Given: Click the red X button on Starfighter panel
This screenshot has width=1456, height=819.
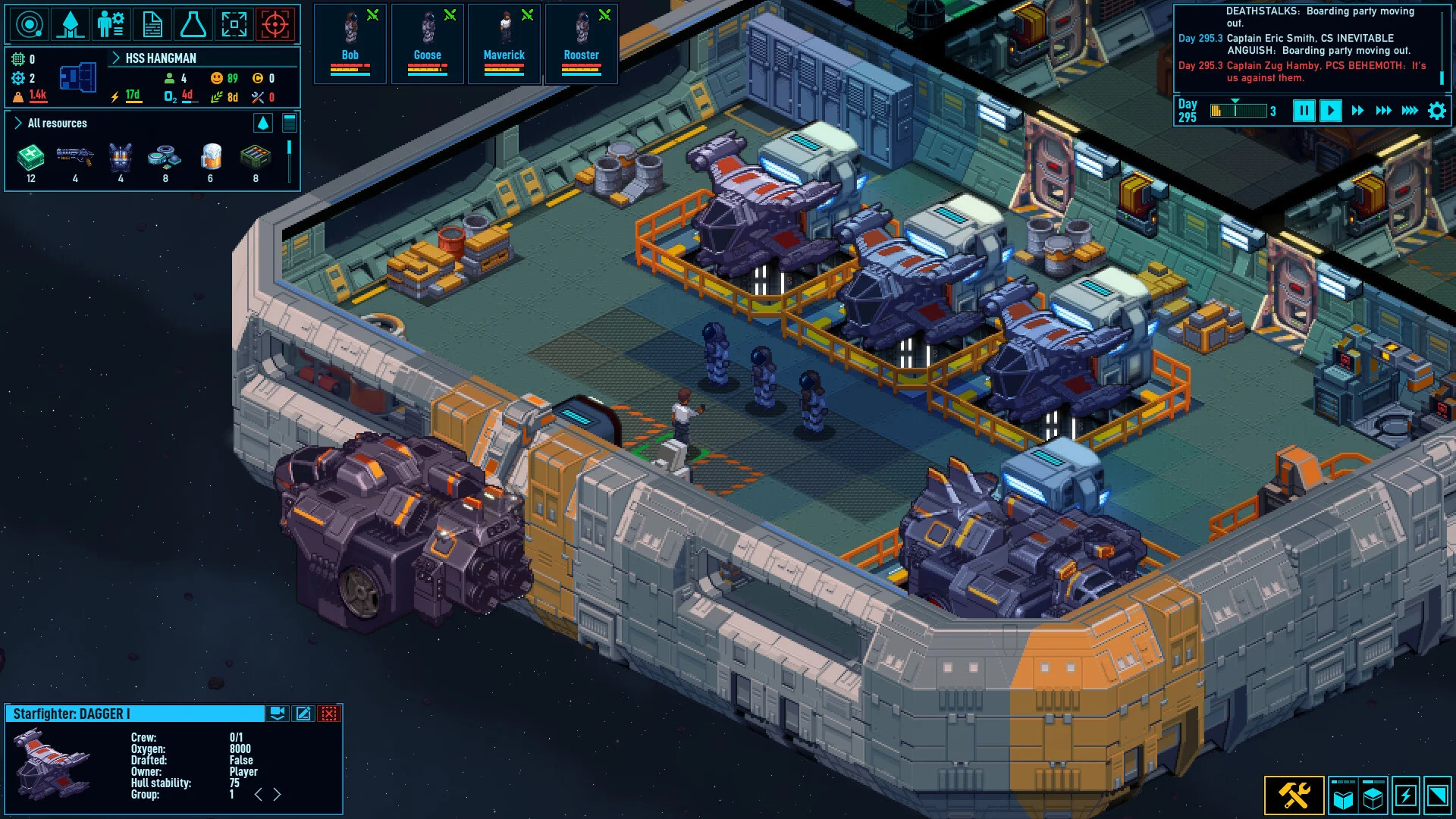Looking at the screenshot, I should click(x=329, y=714).
